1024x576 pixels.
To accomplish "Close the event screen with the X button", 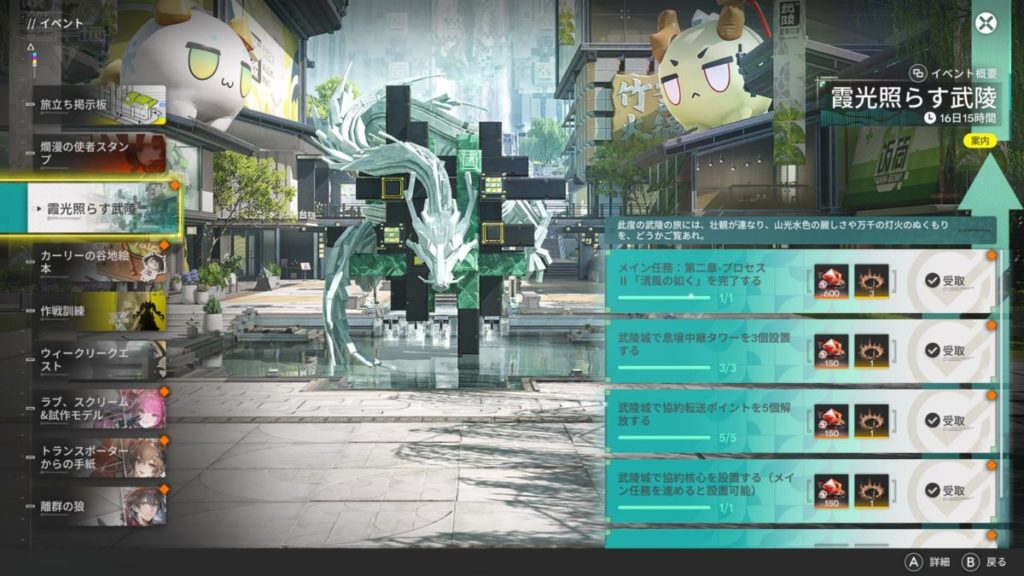I will click(x=987, y=24).
